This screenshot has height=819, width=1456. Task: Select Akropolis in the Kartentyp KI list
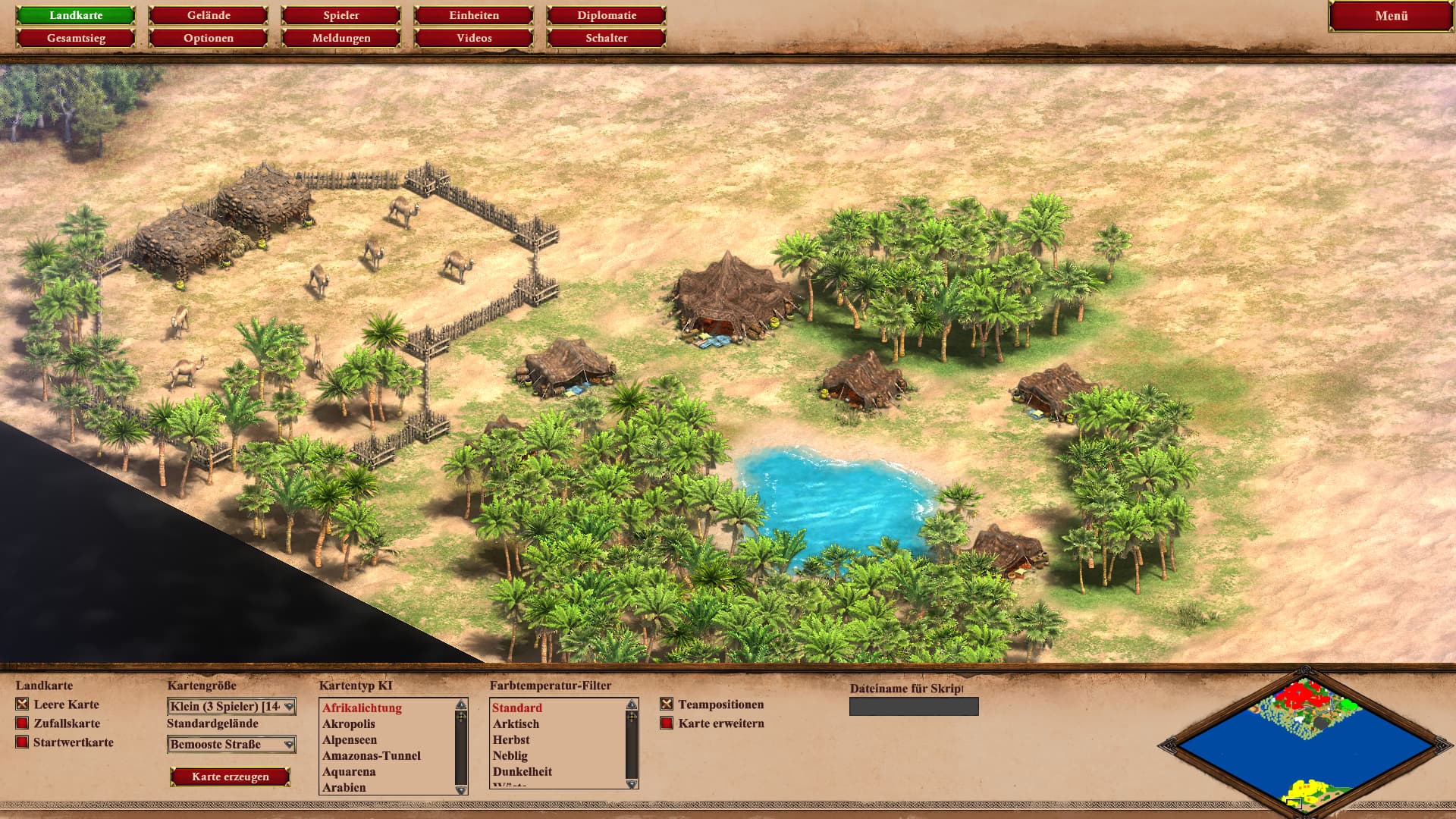349,724
